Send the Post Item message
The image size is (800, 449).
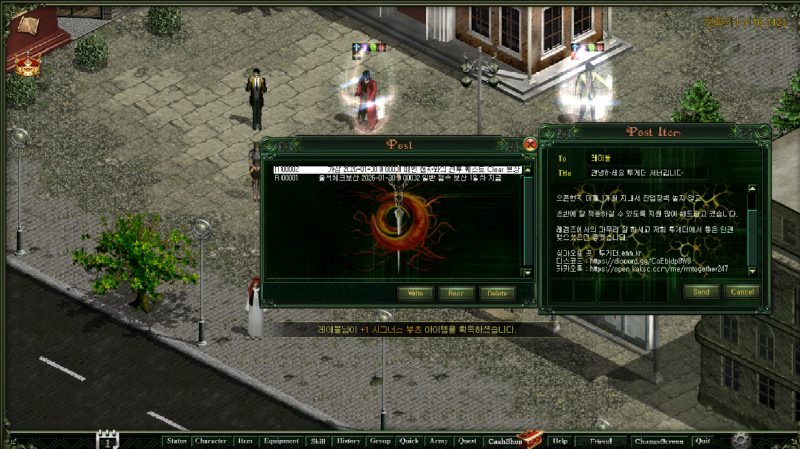tap(700, 291)
